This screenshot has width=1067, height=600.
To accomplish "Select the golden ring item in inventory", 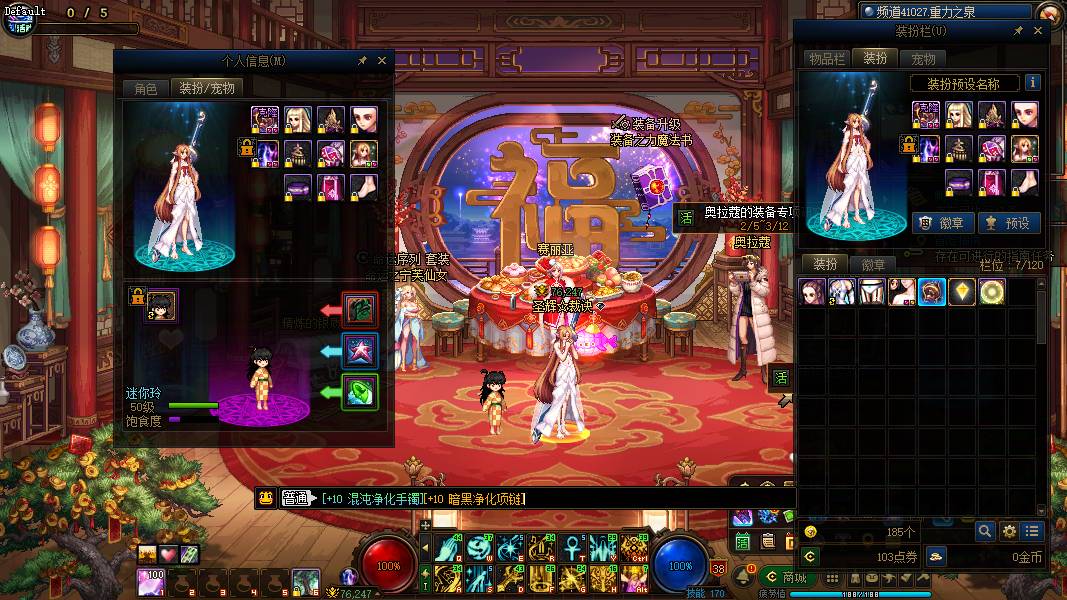I will (x=992, y=291).
